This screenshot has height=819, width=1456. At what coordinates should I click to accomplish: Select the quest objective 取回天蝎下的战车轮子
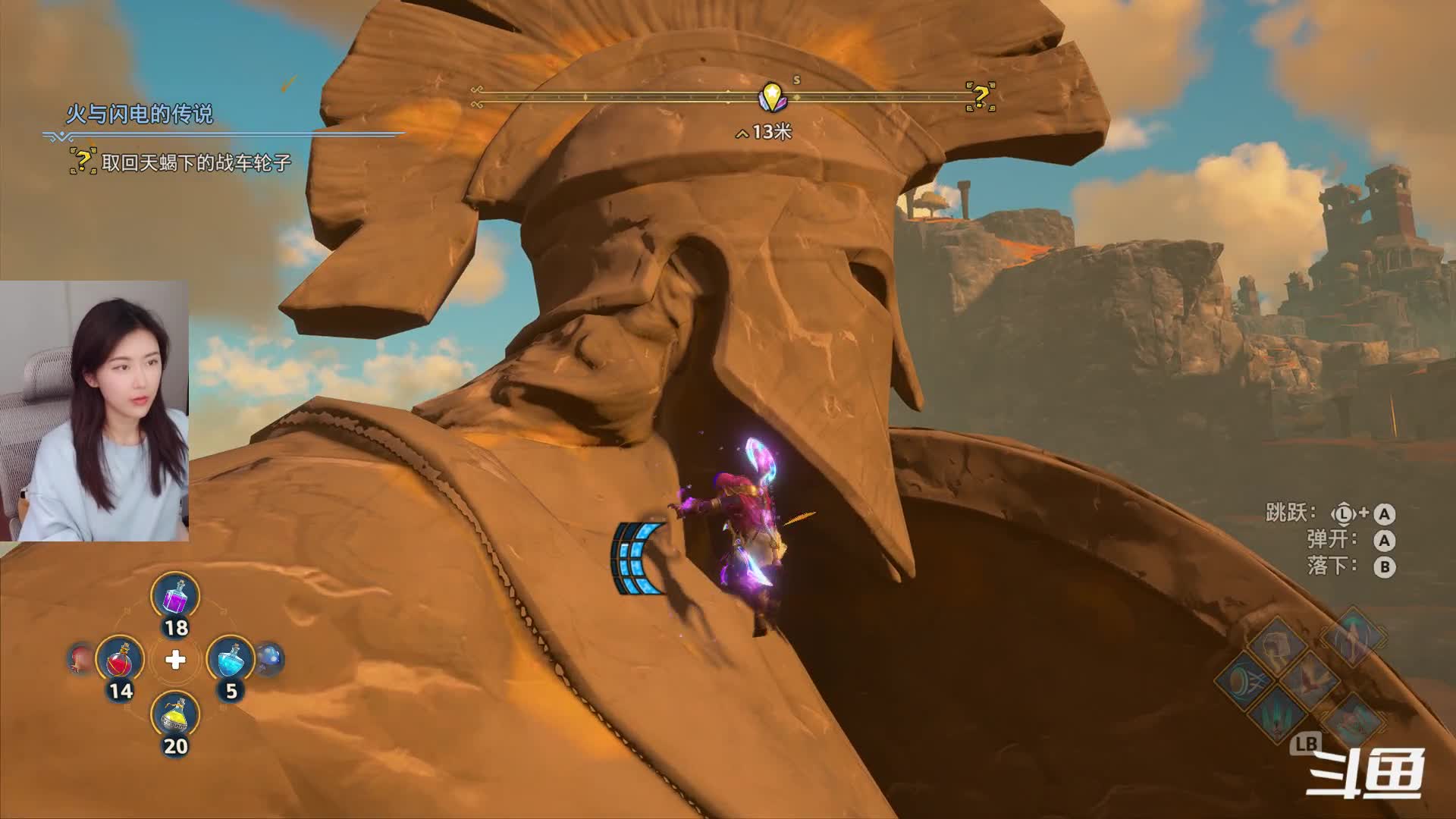(x=196, y=162)
